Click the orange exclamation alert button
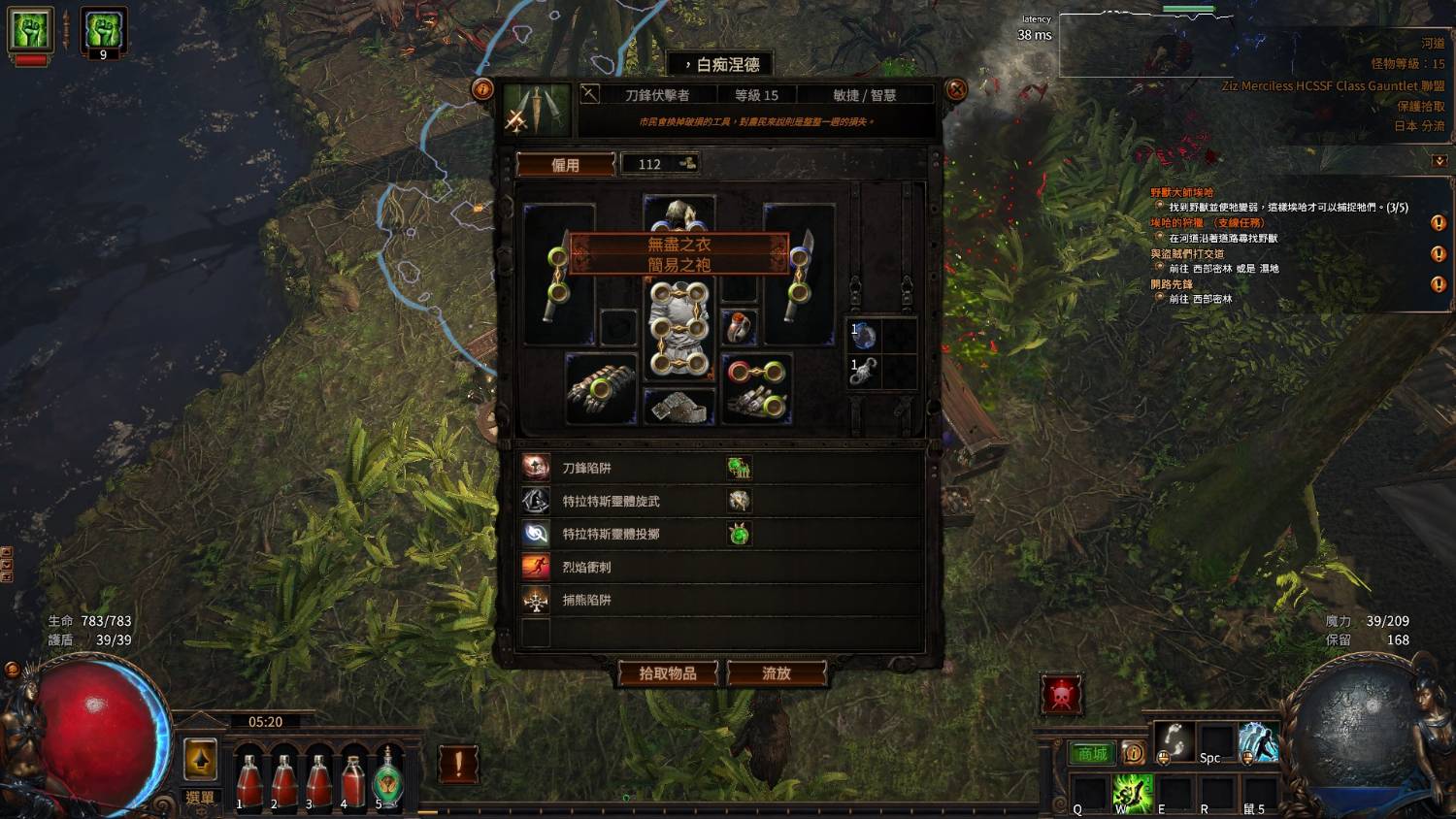 (458, 764)
